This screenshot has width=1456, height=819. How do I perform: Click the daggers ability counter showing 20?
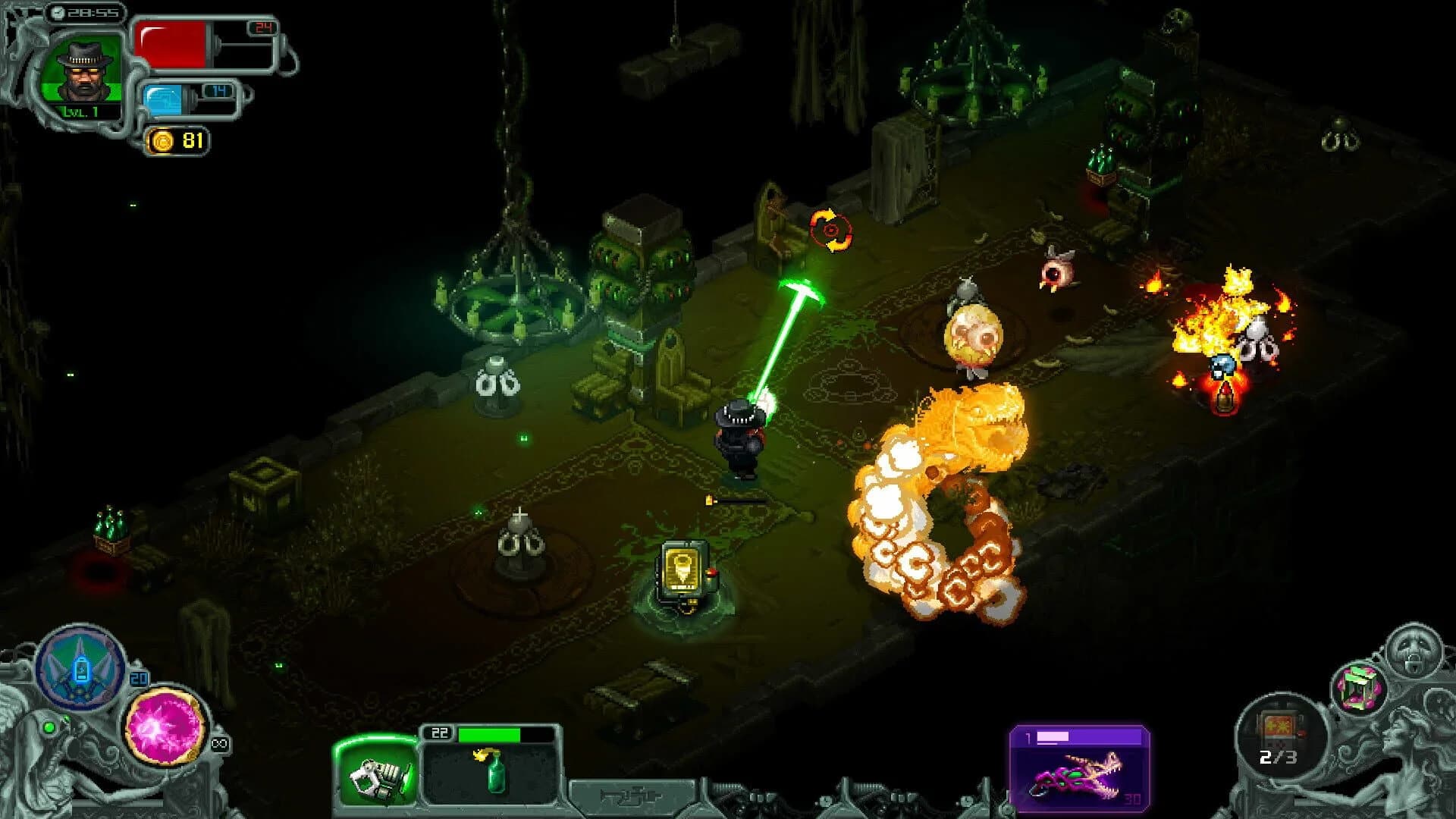(x=139, y=676)
